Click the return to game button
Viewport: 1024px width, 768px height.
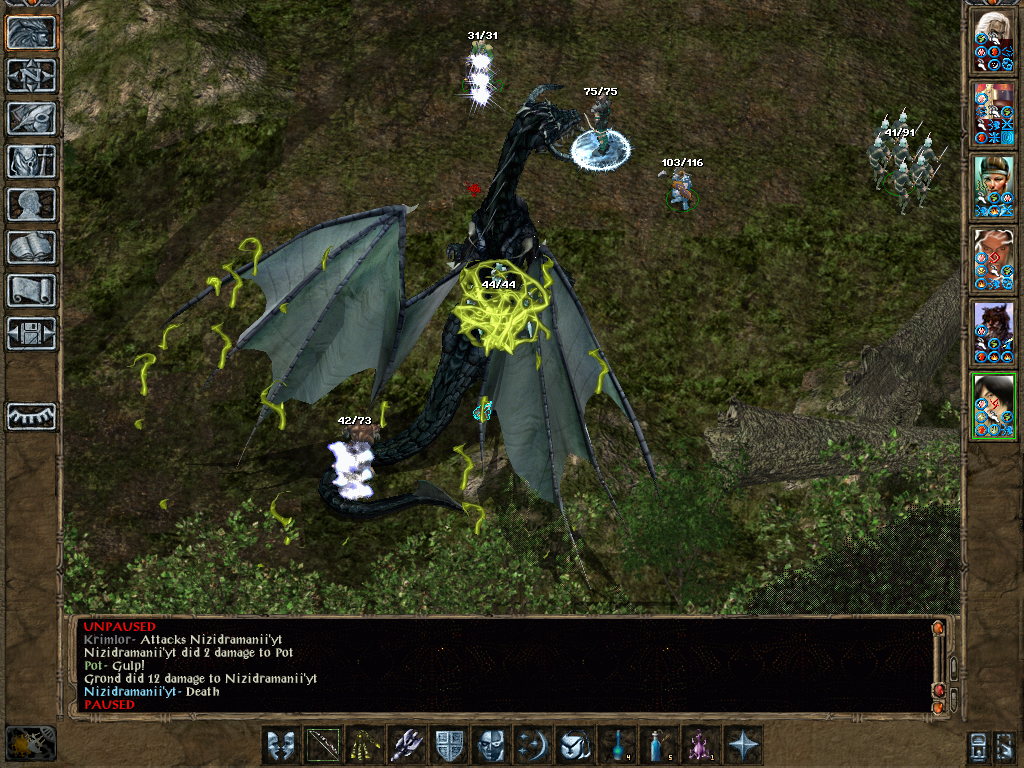32,32
